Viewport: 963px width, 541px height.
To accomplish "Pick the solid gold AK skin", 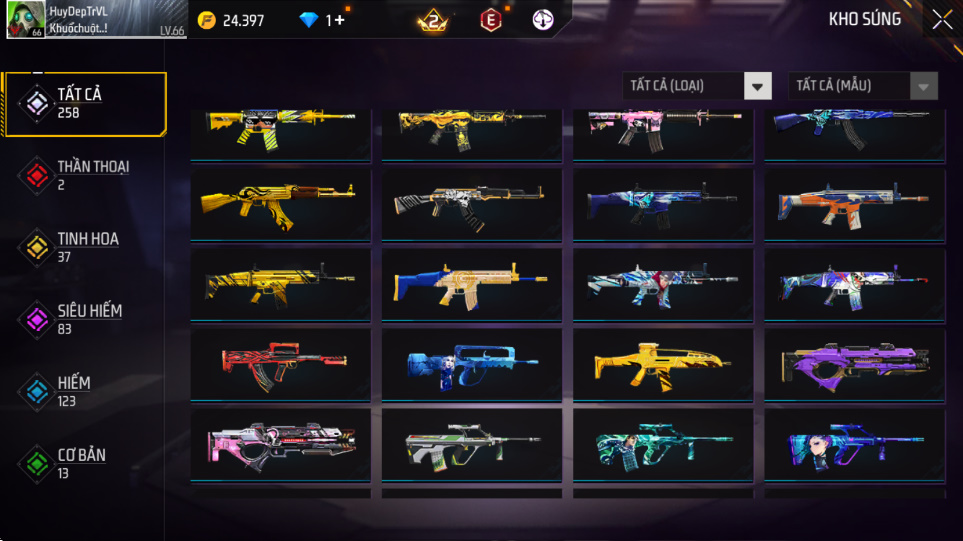I will pos(280,203).
